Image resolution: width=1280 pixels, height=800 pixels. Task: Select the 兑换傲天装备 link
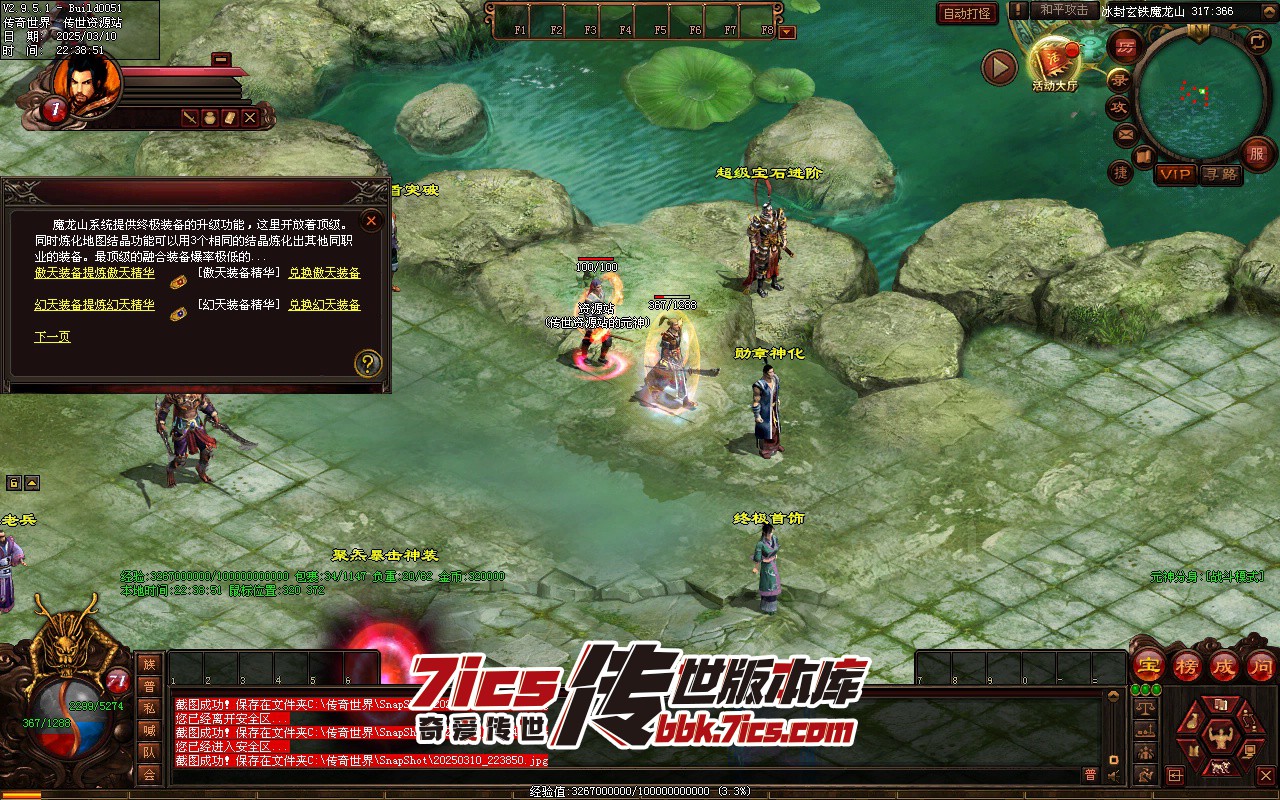point(325,273)
